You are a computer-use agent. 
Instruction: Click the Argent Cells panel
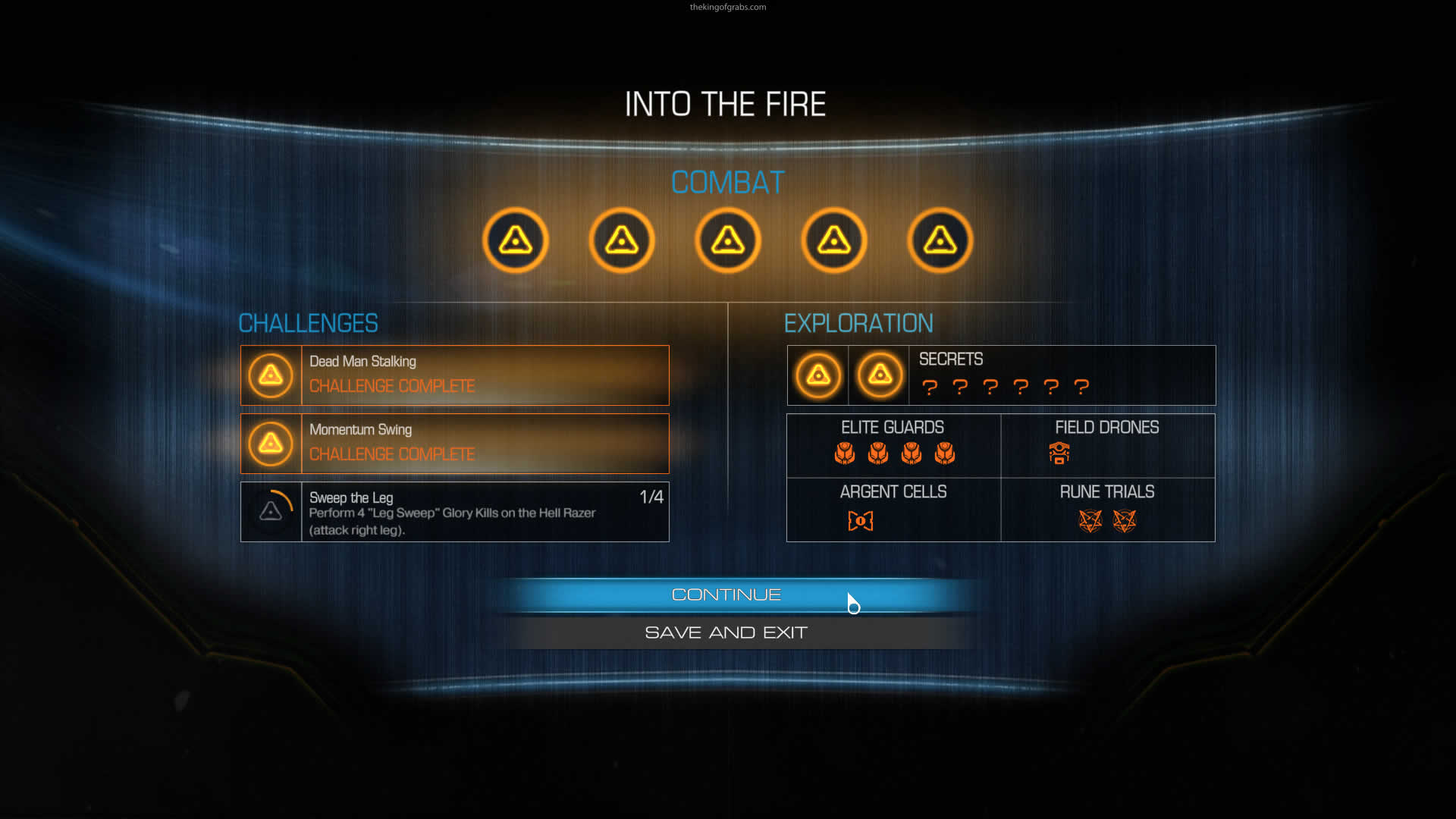(x=893, y=510)
